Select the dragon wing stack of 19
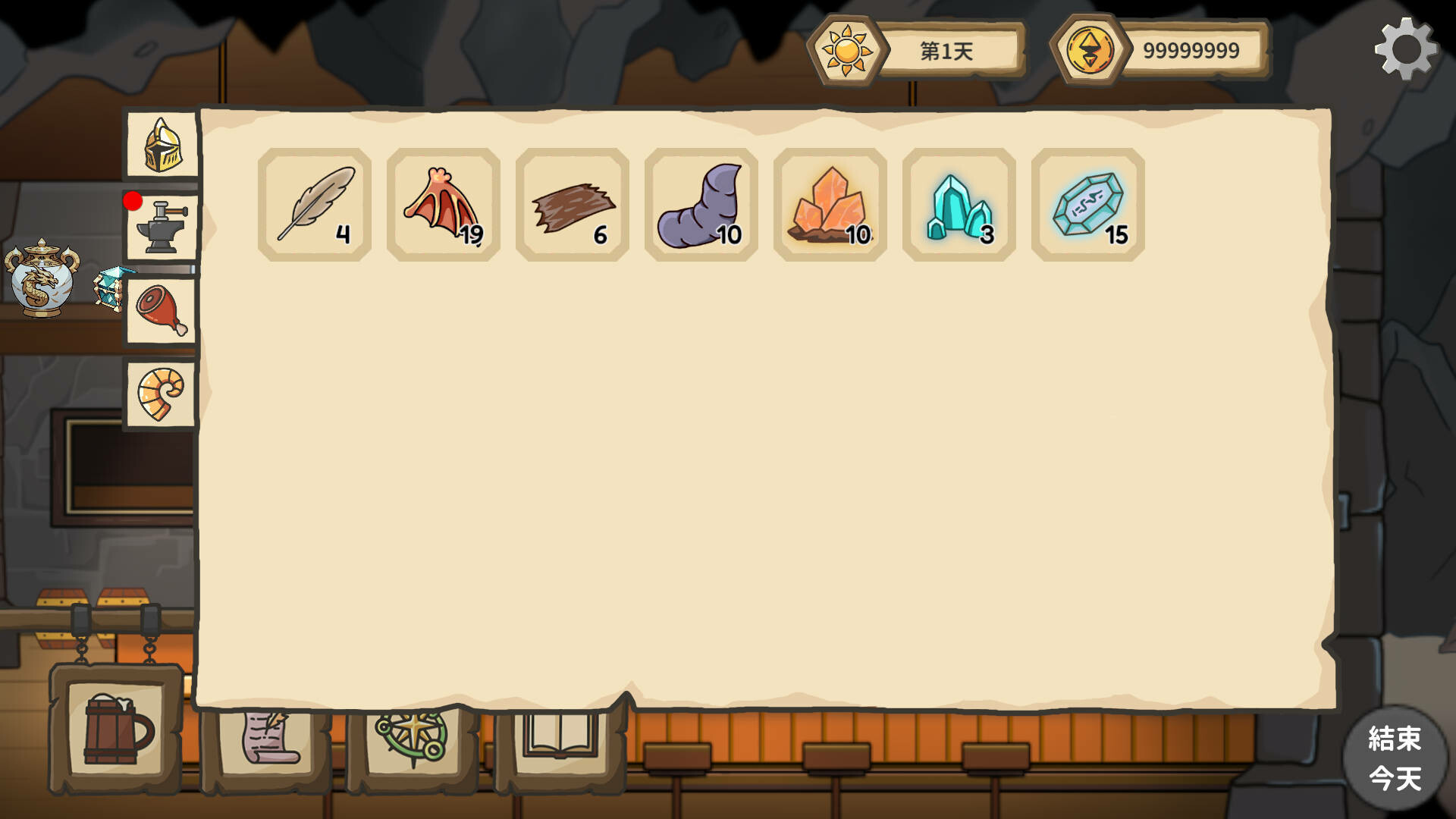Image resolution: width=1456 pixels, height=819 pixels. click(444, 205)
